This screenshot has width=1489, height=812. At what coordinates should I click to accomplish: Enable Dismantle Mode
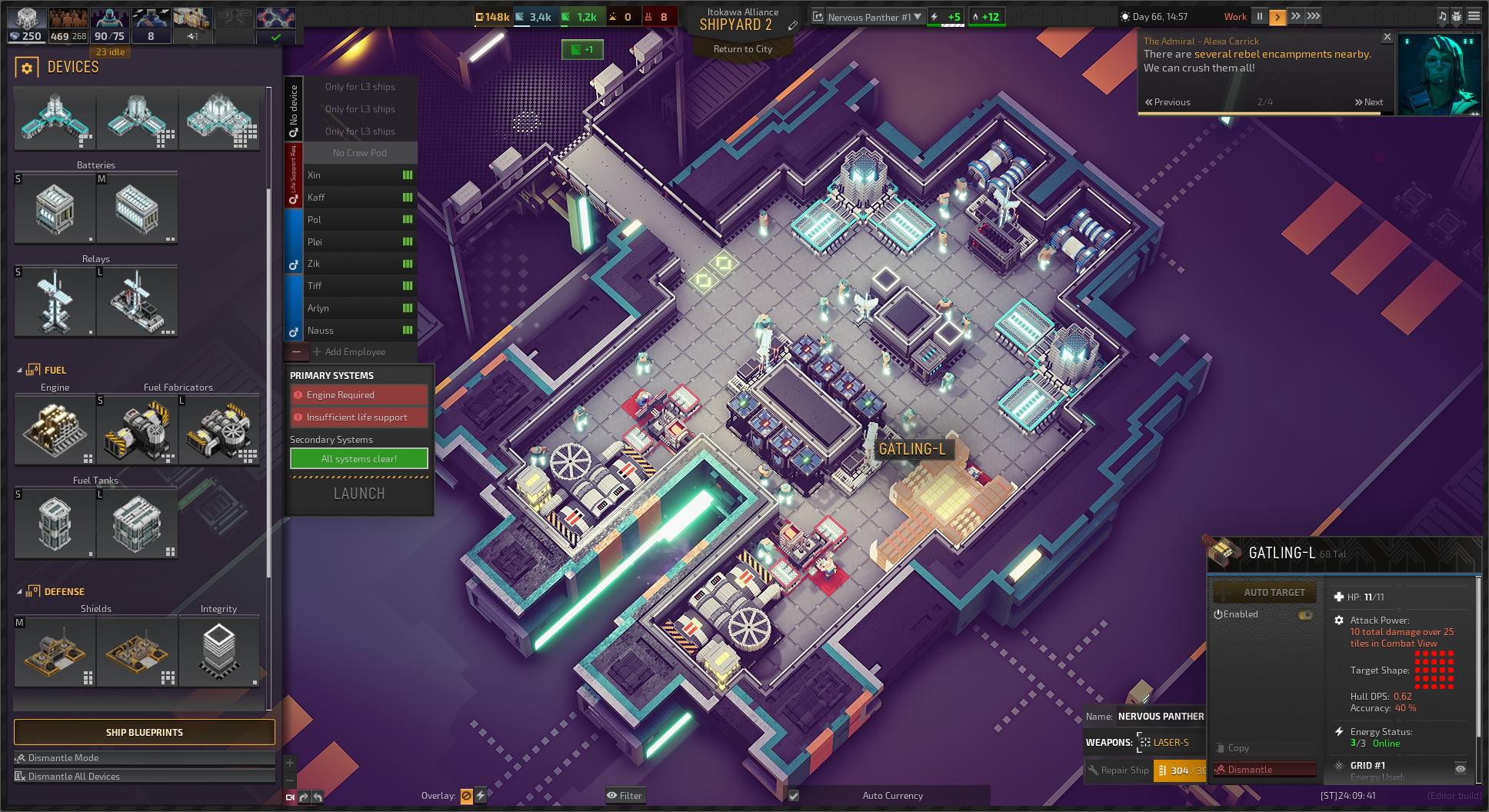click(x=144, y=758)
